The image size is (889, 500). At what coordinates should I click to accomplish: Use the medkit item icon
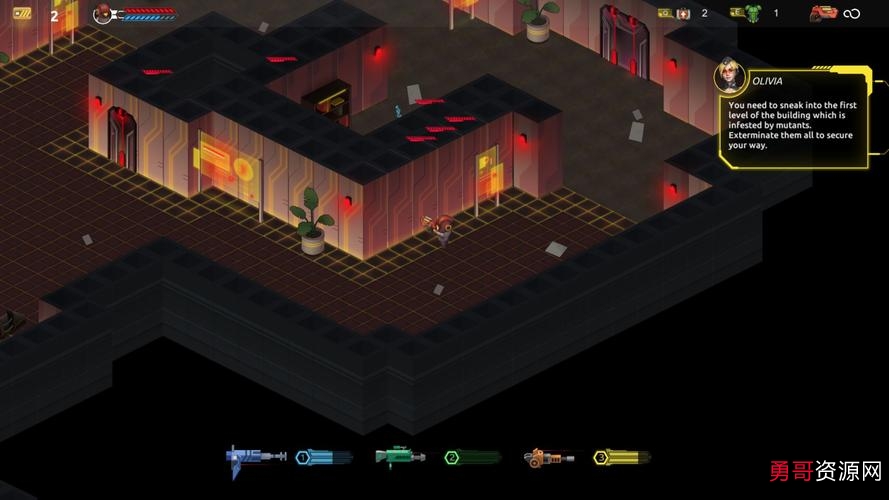pos(683,13)
